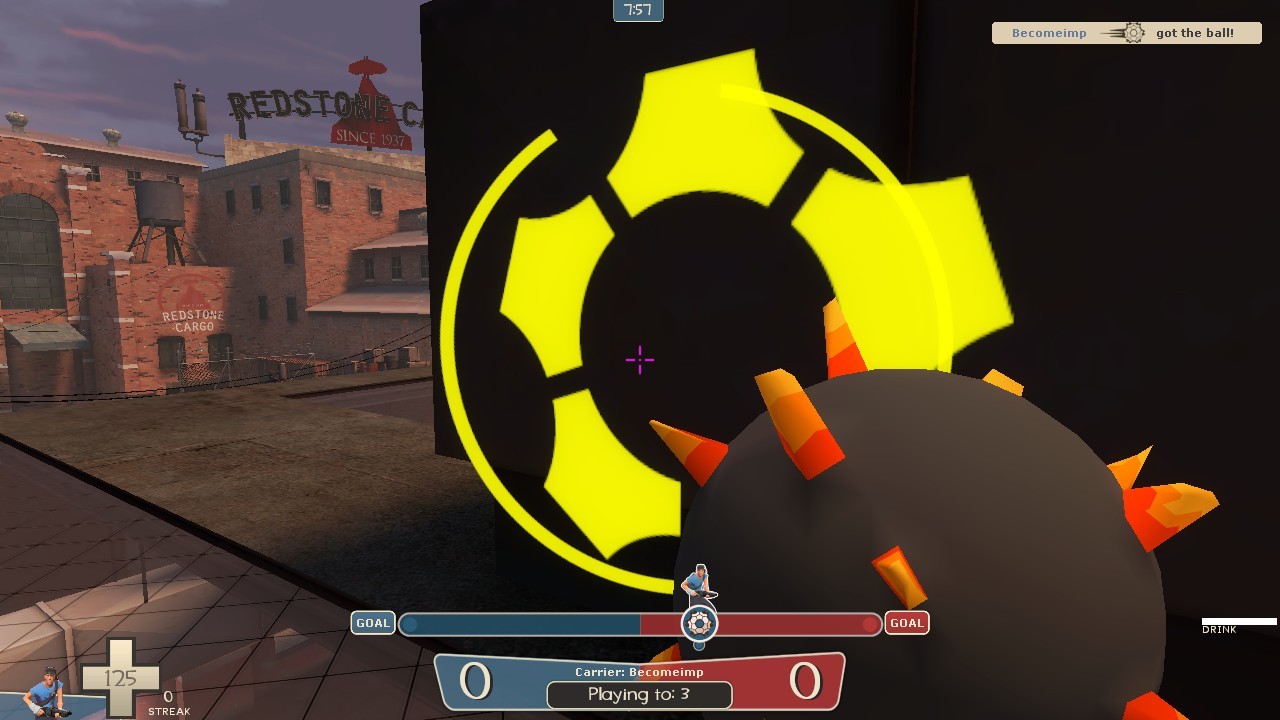Select the Becomeimp got the ball notification
This screenshot has width=1280, height=720.
tap(1127, 32)
